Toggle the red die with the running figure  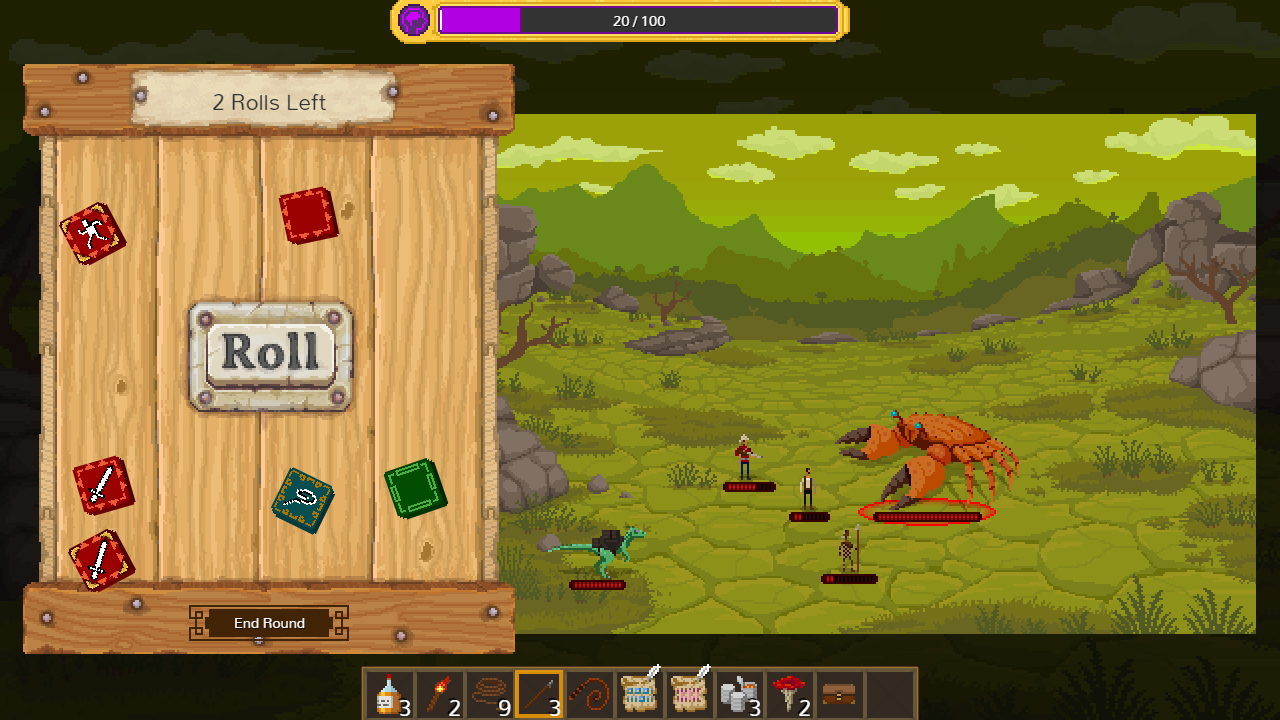point(95,231)
